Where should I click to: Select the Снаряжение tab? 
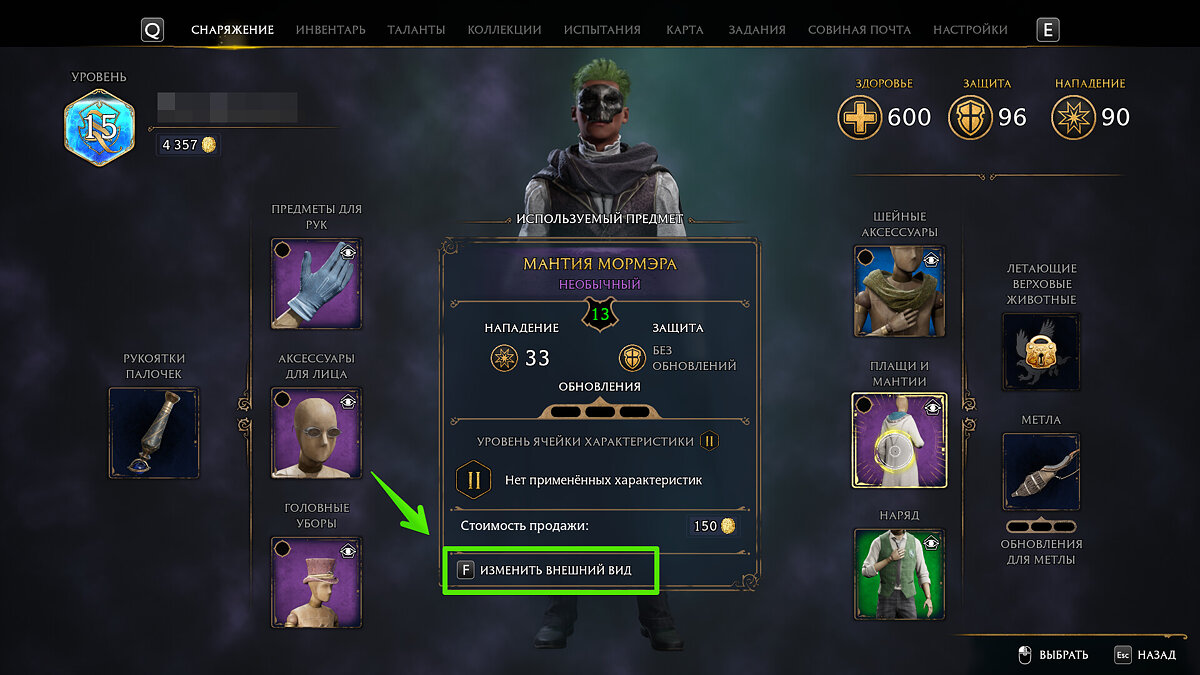232,30
